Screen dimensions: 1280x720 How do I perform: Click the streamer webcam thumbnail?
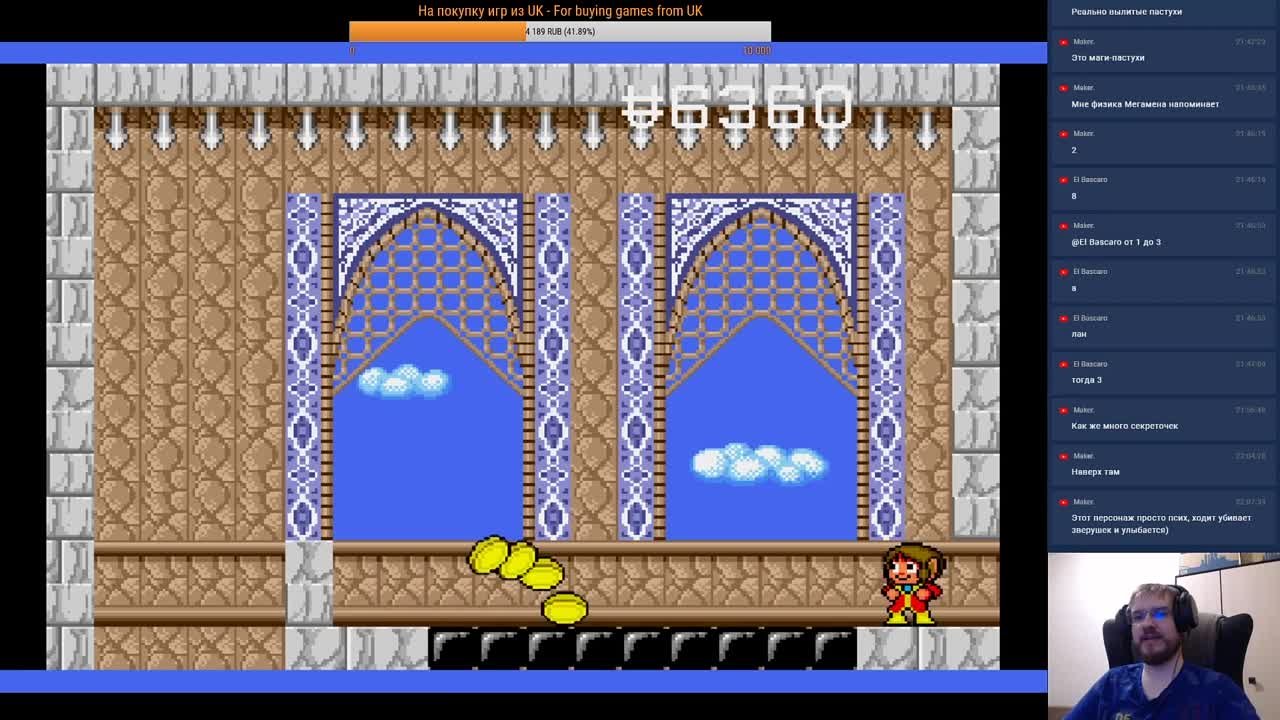(1164, 636)
